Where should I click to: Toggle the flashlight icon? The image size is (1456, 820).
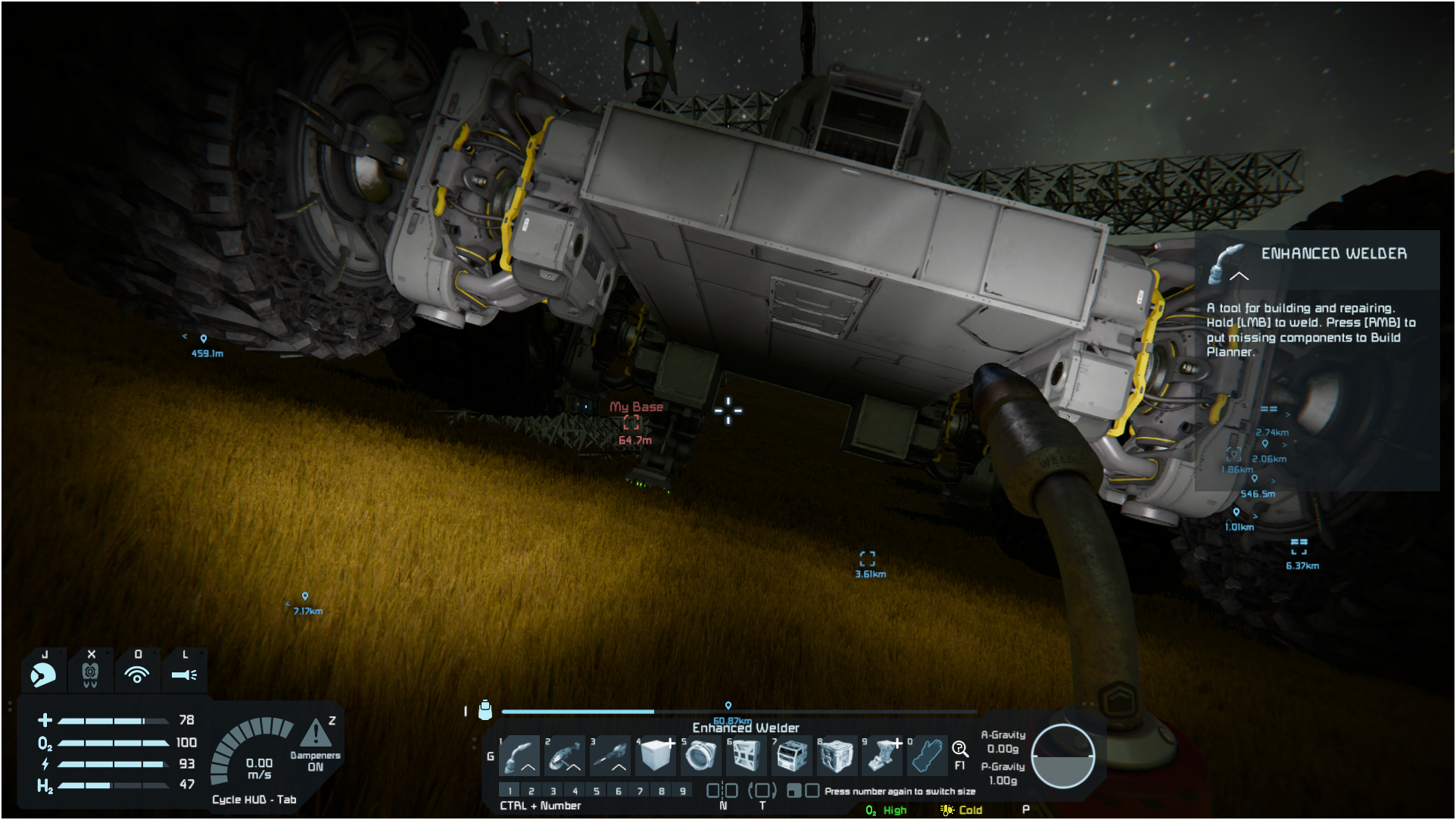(184, 673)
